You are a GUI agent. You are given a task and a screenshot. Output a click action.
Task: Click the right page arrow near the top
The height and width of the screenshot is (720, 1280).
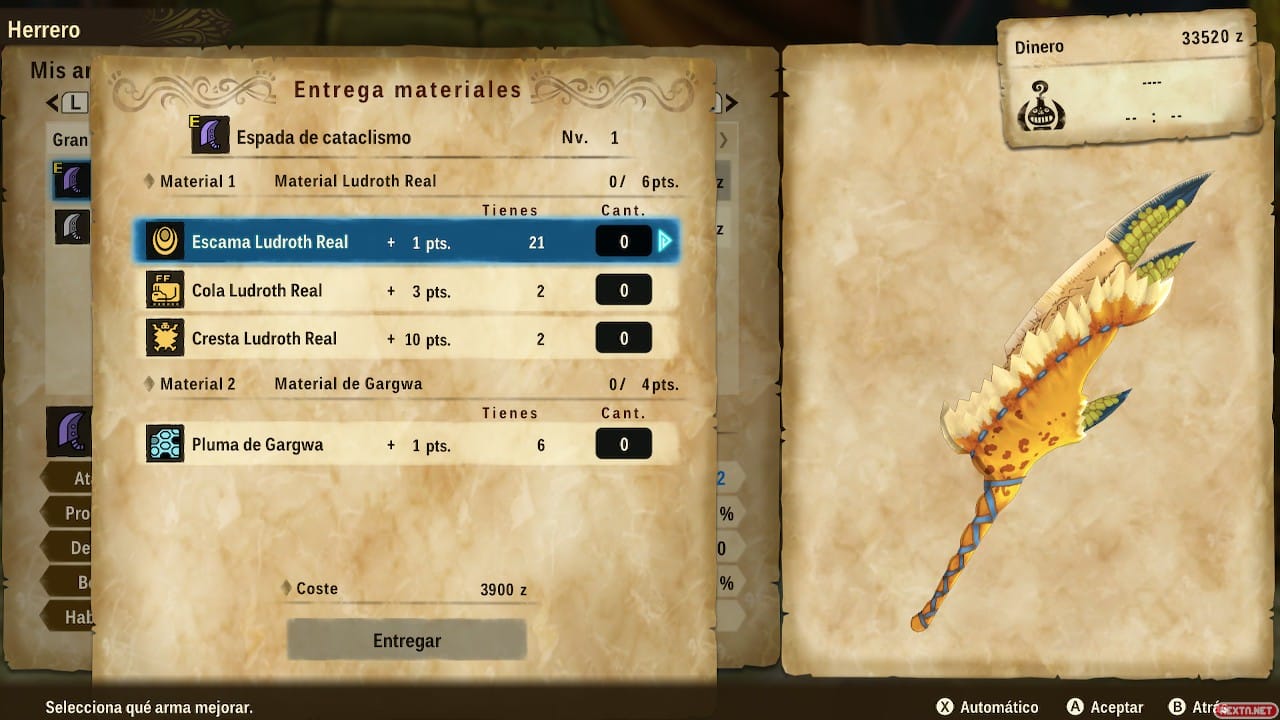tap(728, 102)
